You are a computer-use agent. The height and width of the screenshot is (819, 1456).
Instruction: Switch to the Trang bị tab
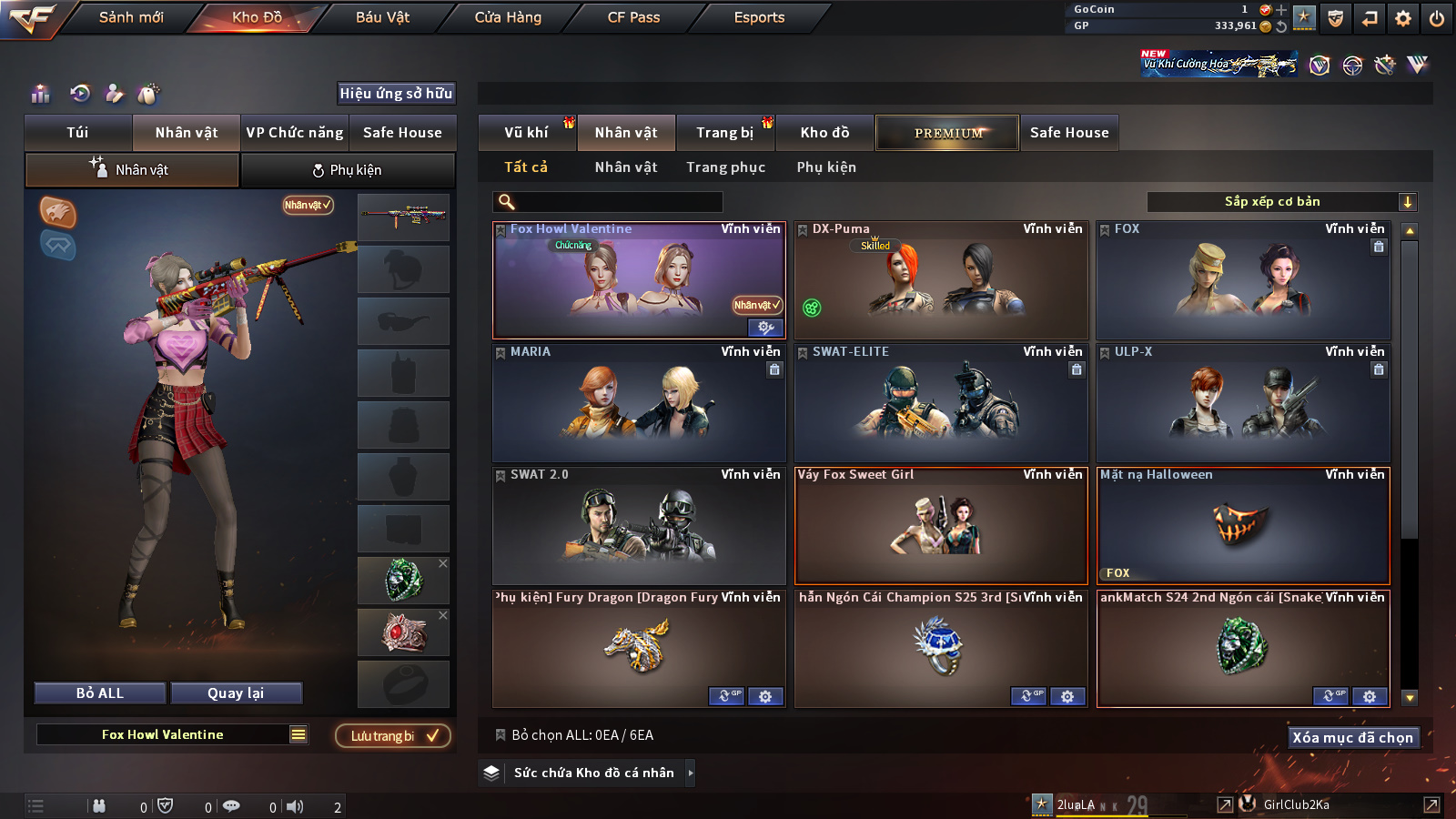click(724, 133)
